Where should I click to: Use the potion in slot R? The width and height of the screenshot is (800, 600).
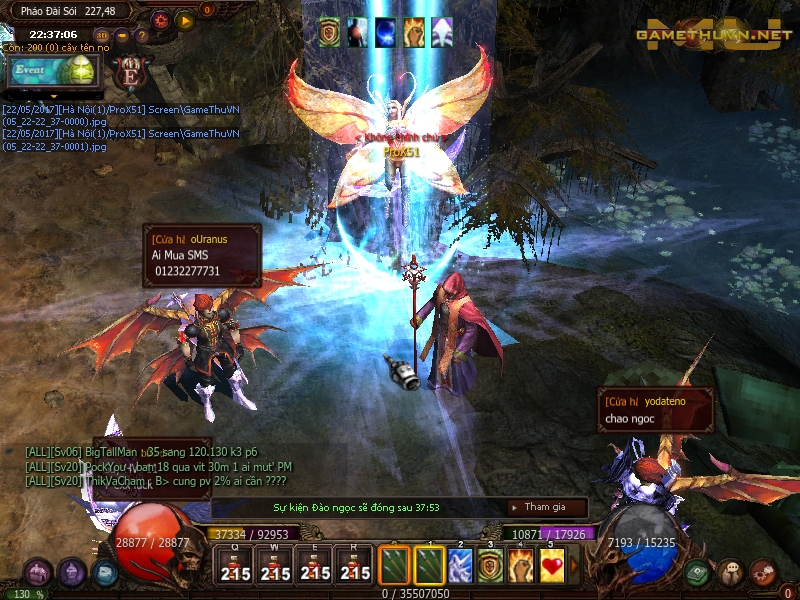click(355, 566)
